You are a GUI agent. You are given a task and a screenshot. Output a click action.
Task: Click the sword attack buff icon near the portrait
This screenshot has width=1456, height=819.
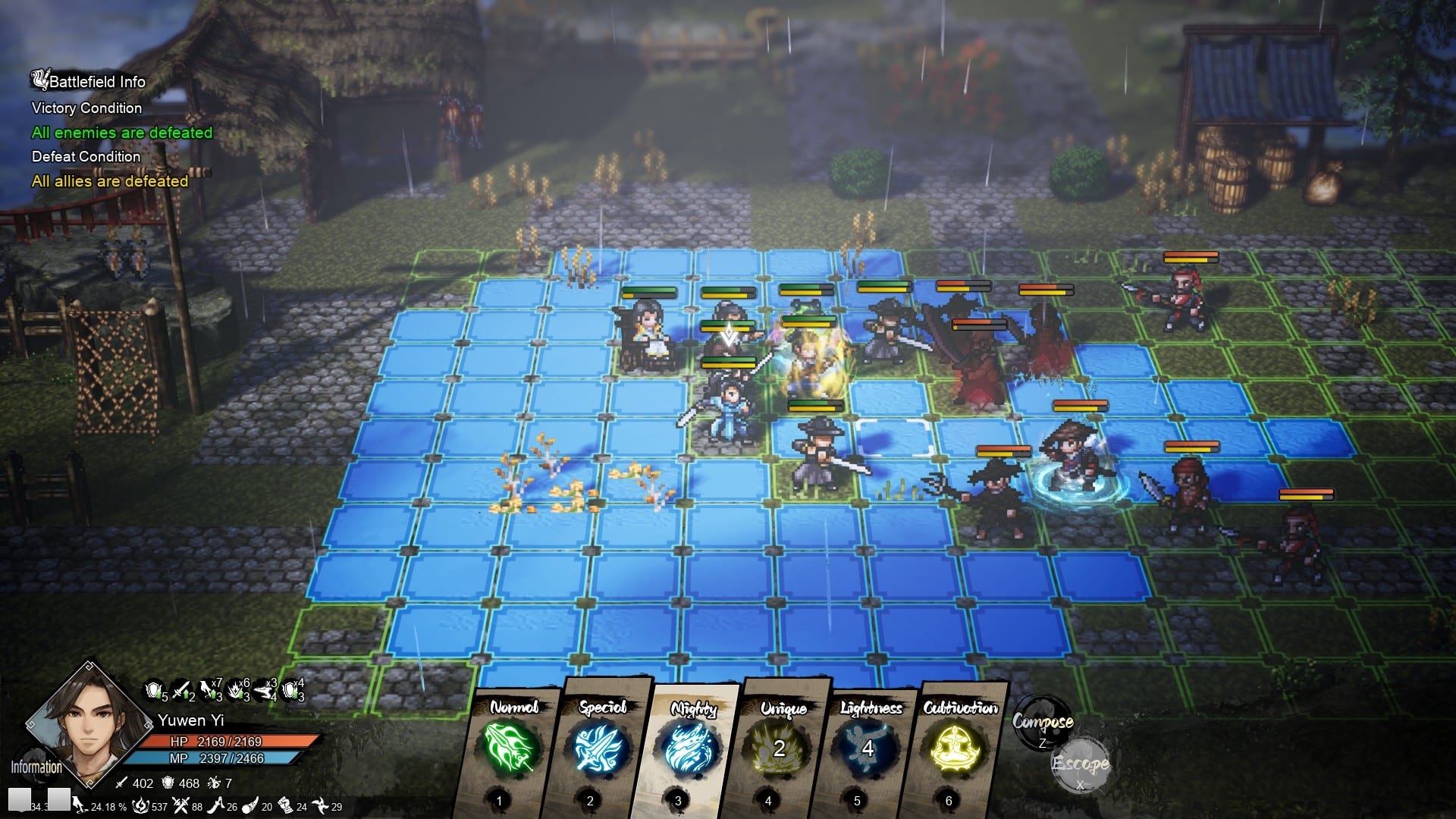[x=180, y=691]
